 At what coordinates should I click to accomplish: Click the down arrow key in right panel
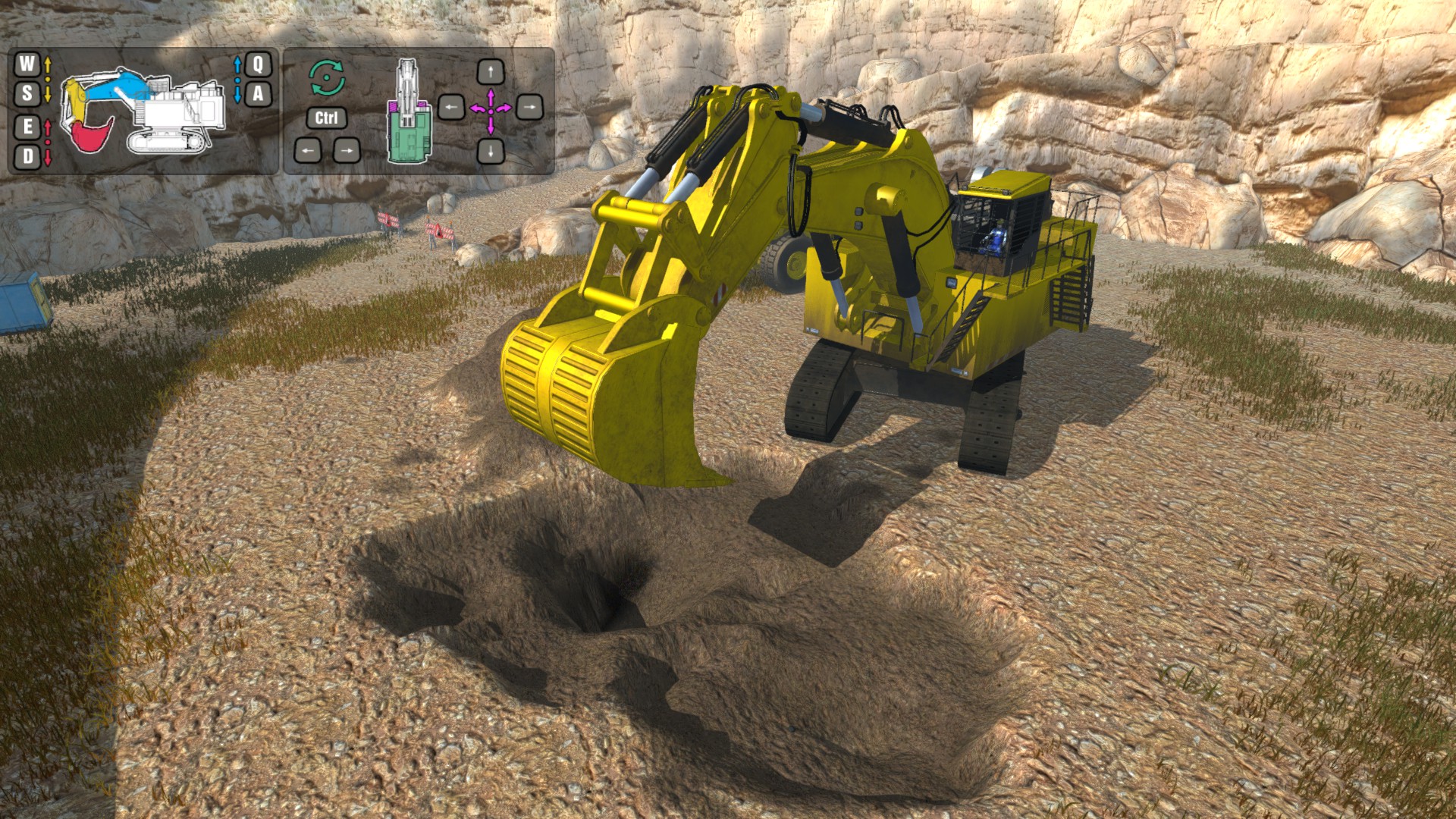click(491, 150)
